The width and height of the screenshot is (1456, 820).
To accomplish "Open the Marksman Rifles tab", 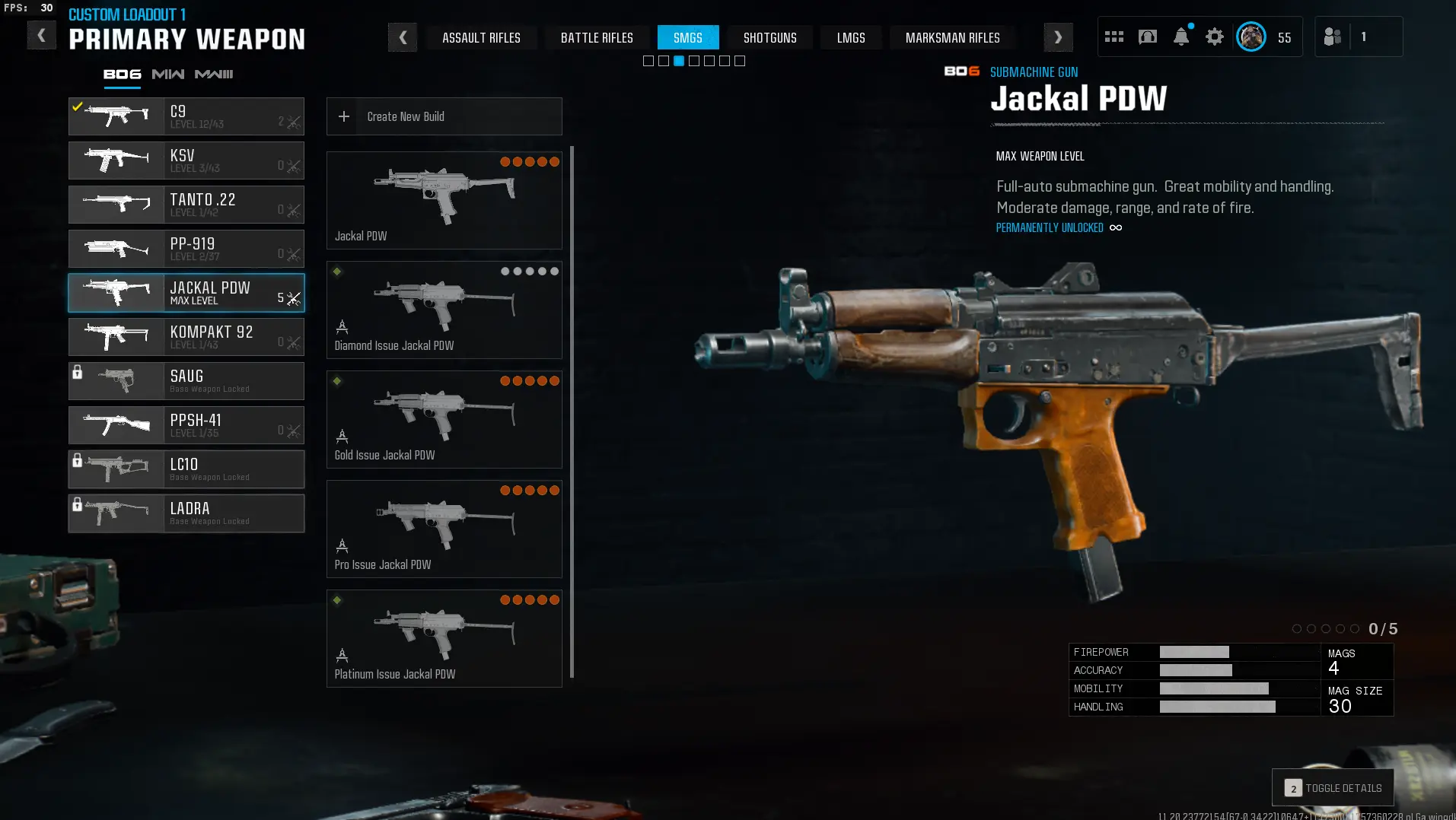I will [x=952, y=37].
